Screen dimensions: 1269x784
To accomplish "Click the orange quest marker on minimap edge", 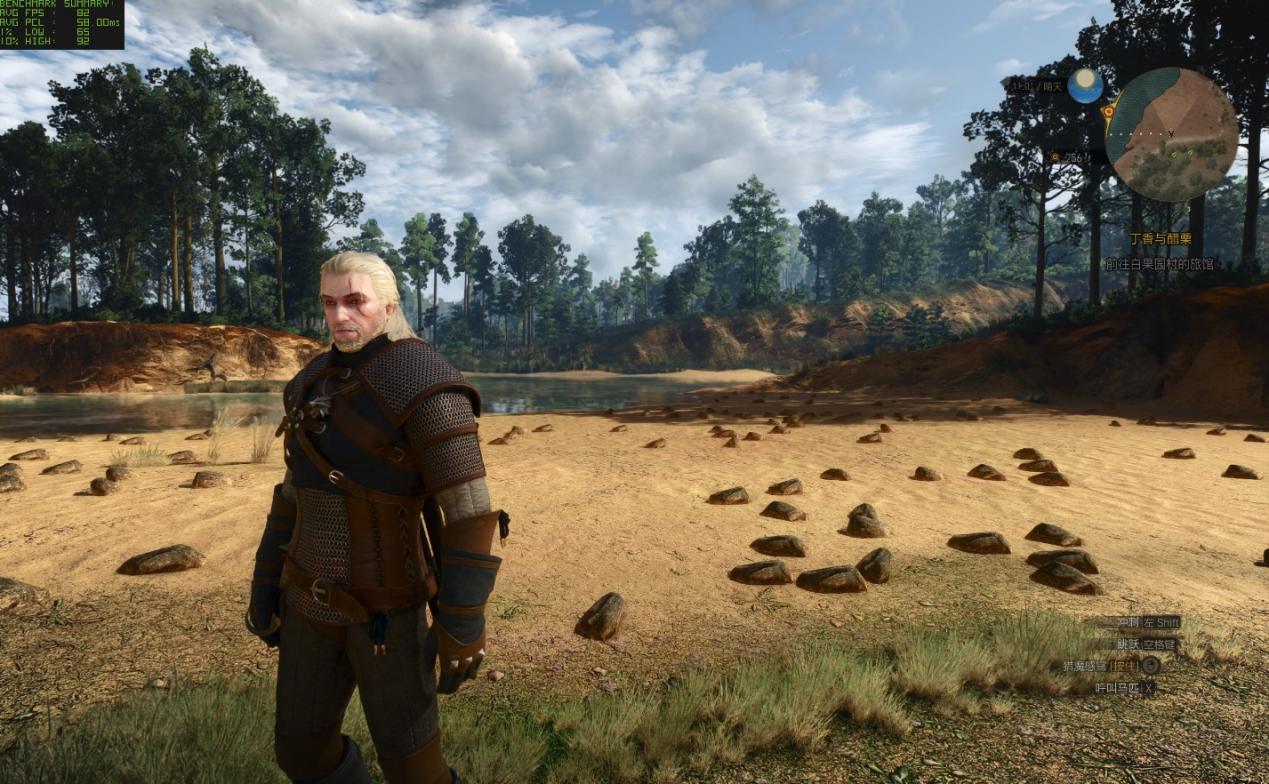I will click(1109, 112).
